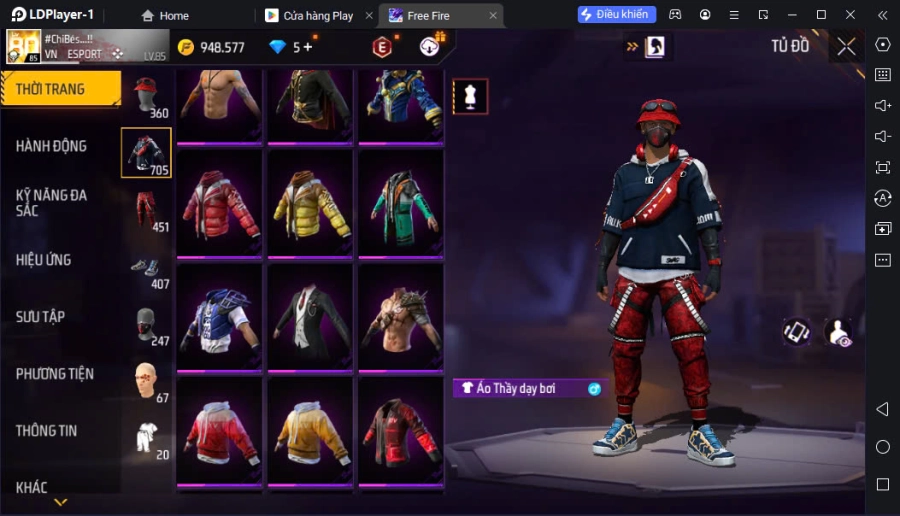This screenshot has height=516, width=900.
Task: Click the mannequin outfit preview icon
Action: (470, 96)
